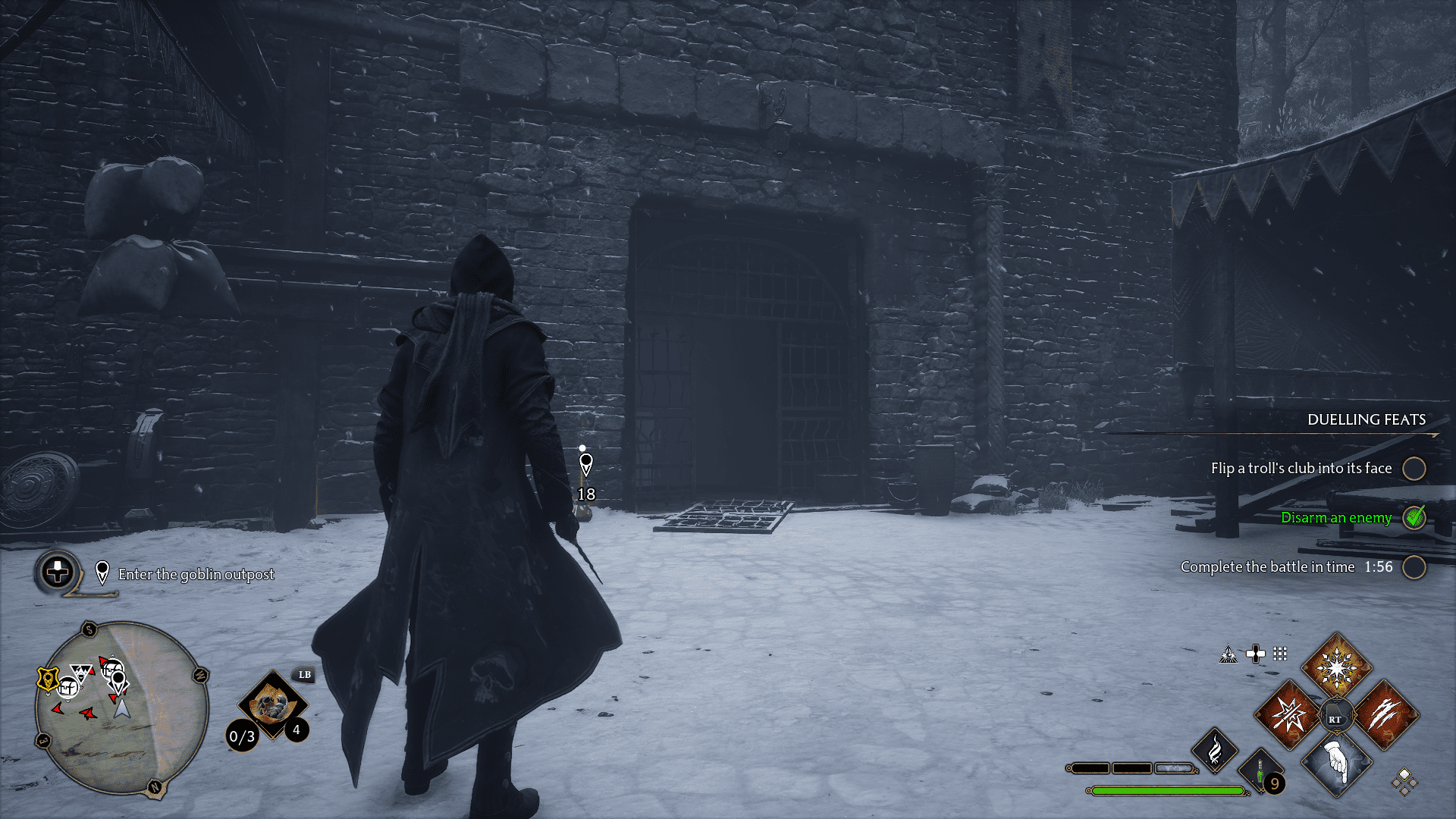
Task: Open the small grid icon by spells
Action: pos(1280,654)
